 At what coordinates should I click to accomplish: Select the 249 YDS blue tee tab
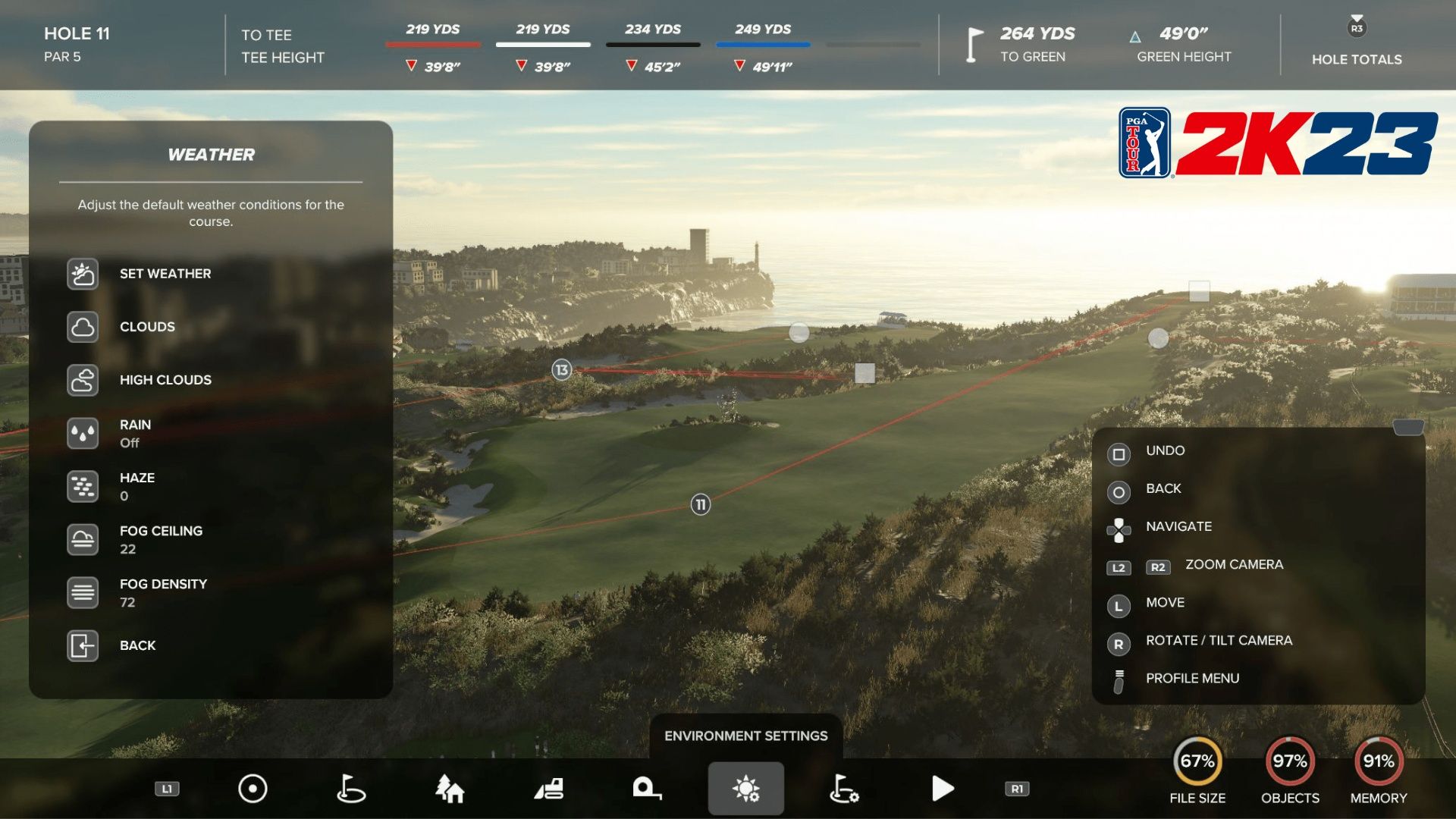click(x=762, y=42)
